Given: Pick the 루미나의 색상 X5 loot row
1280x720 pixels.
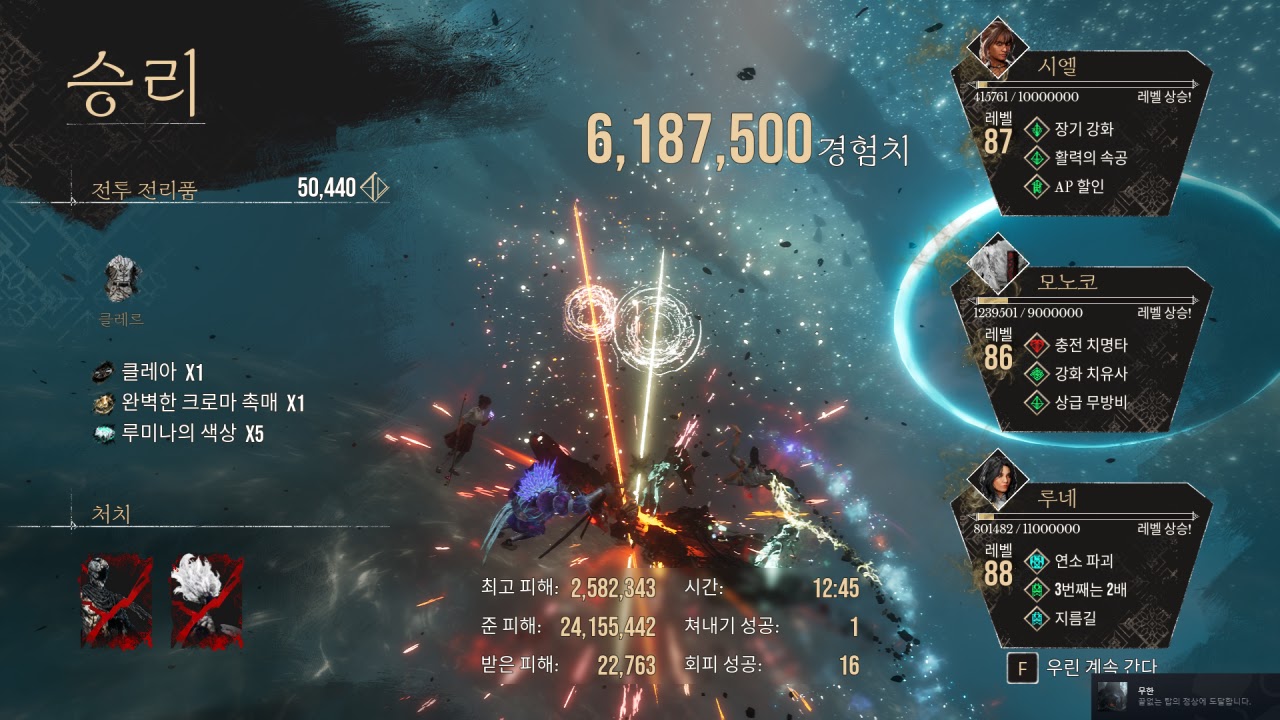Looking at the screenshot, I should point(180,434).
